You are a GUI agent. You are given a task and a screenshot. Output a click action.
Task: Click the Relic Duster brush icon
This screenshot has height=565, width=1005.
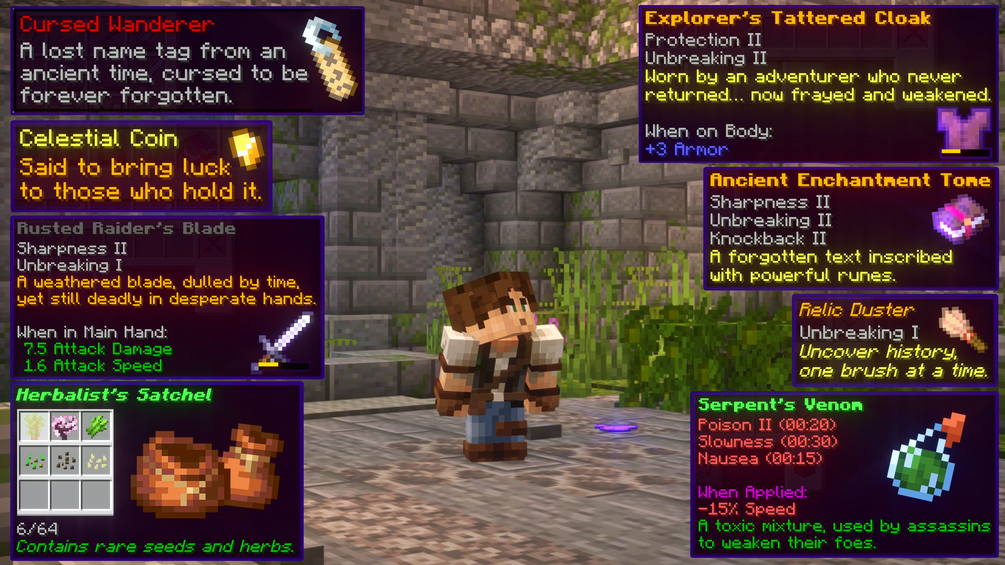point(958,327)
